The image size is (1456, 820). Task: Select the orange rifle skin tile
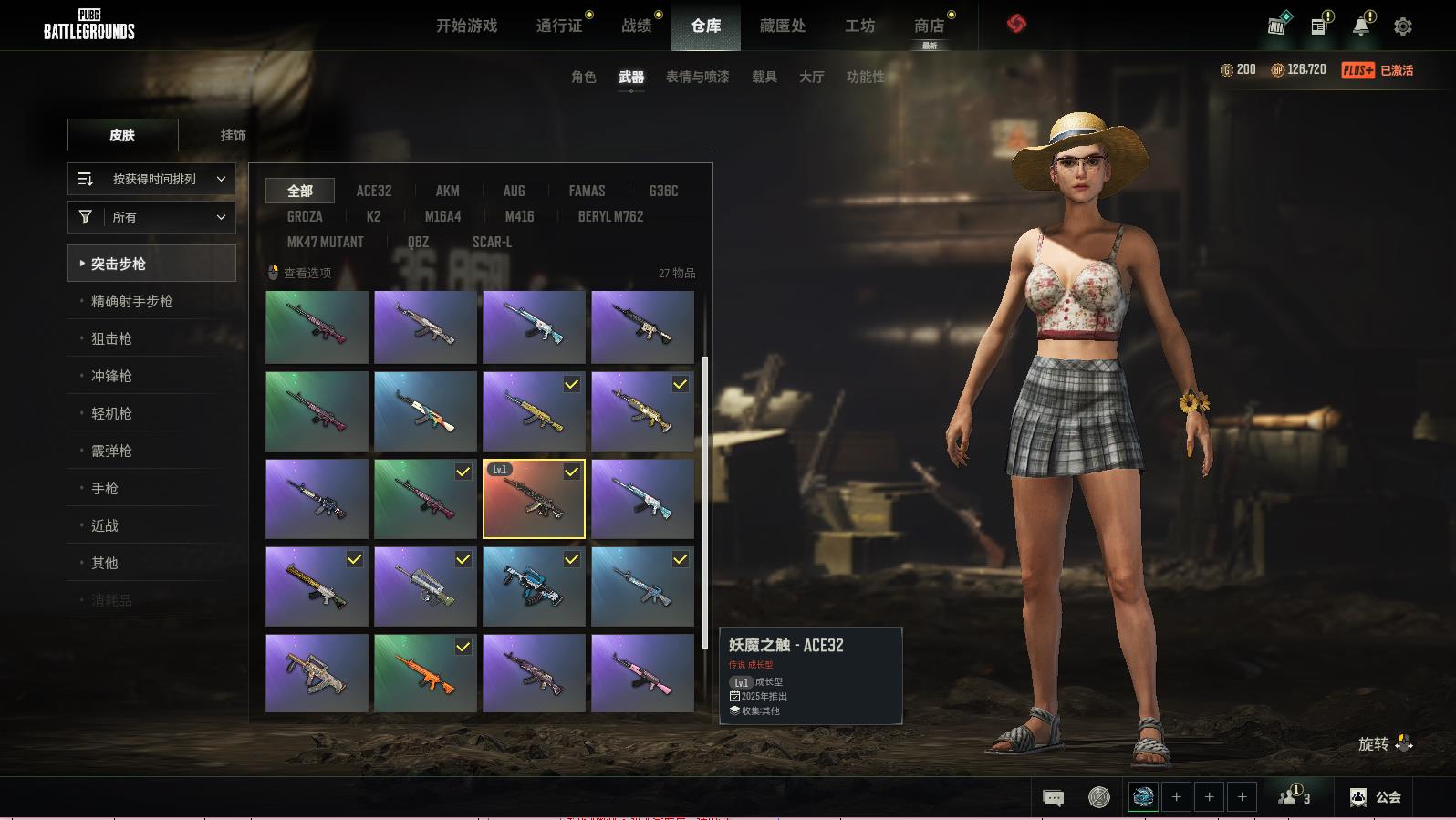coord(425,673)
